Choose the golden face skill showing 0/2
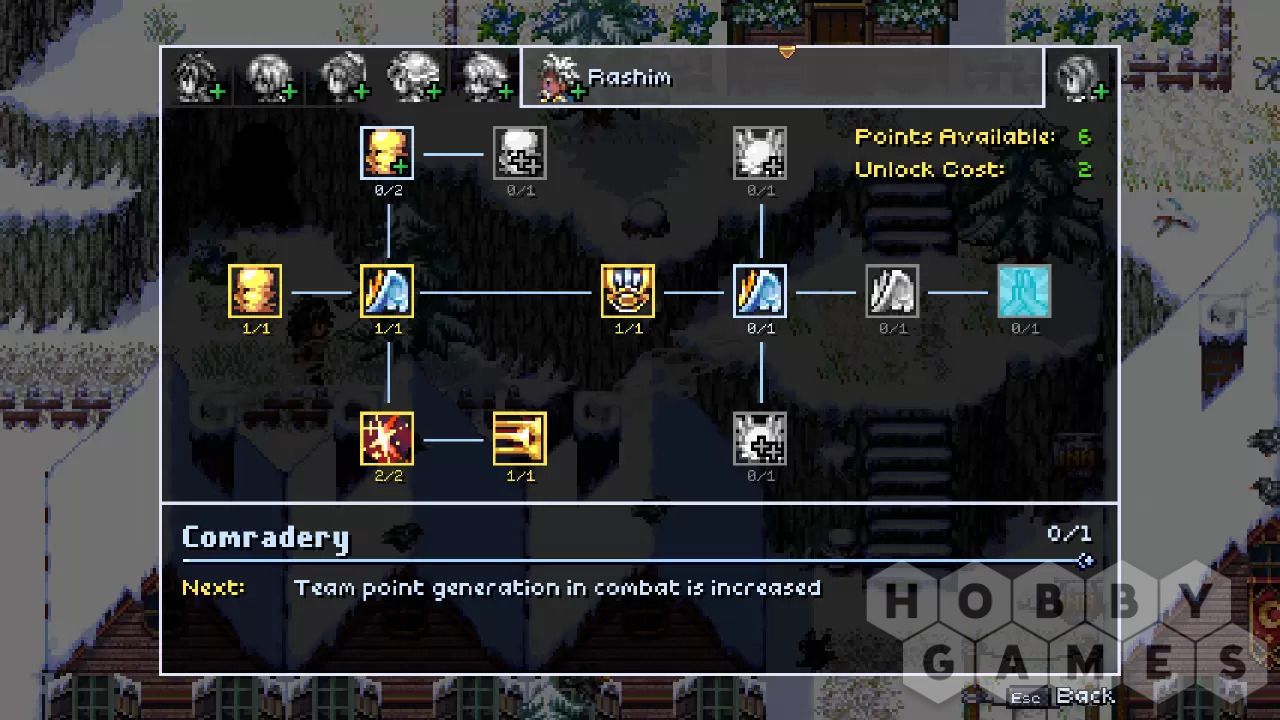Image resolution: width=1280 pixels, height=720 pixels. pyautogui.click(x=387, y=153)
